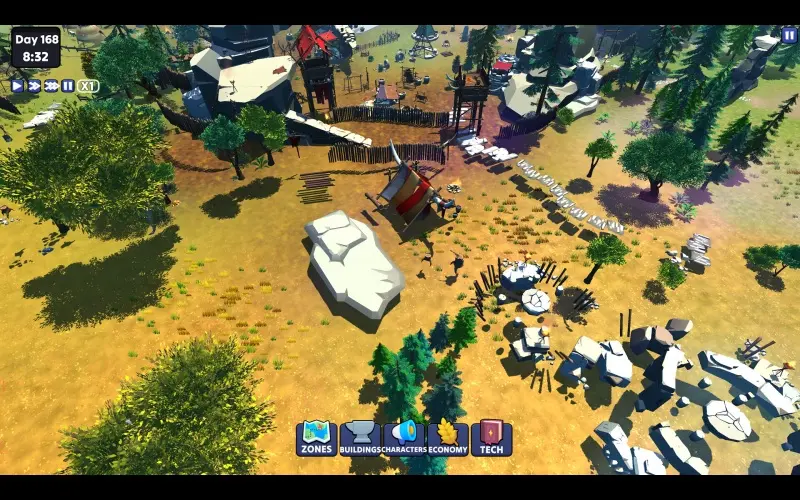Viewport: 800px width, 500px height.
Task: Activate double-arrow fast forward speed
Action: point(34,86)
